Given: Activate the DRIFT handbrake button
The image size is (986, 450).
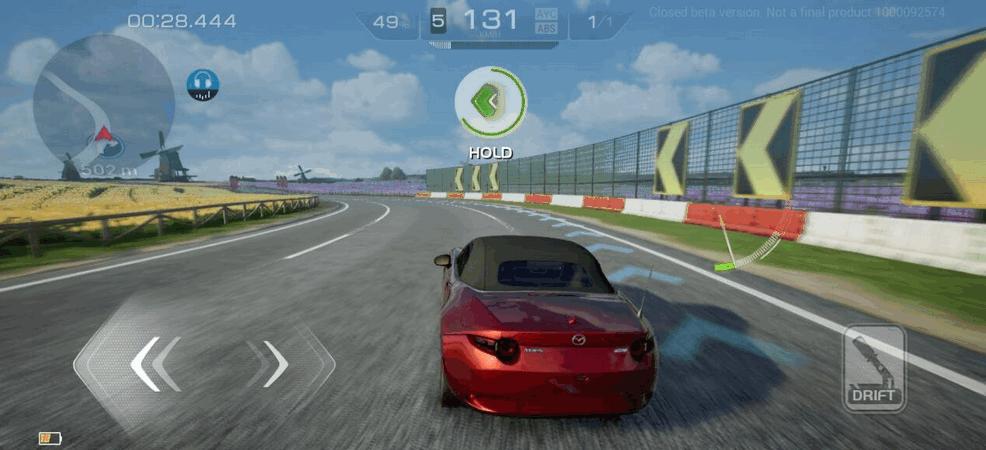Looking at the screenshot, I should point(874,368).
